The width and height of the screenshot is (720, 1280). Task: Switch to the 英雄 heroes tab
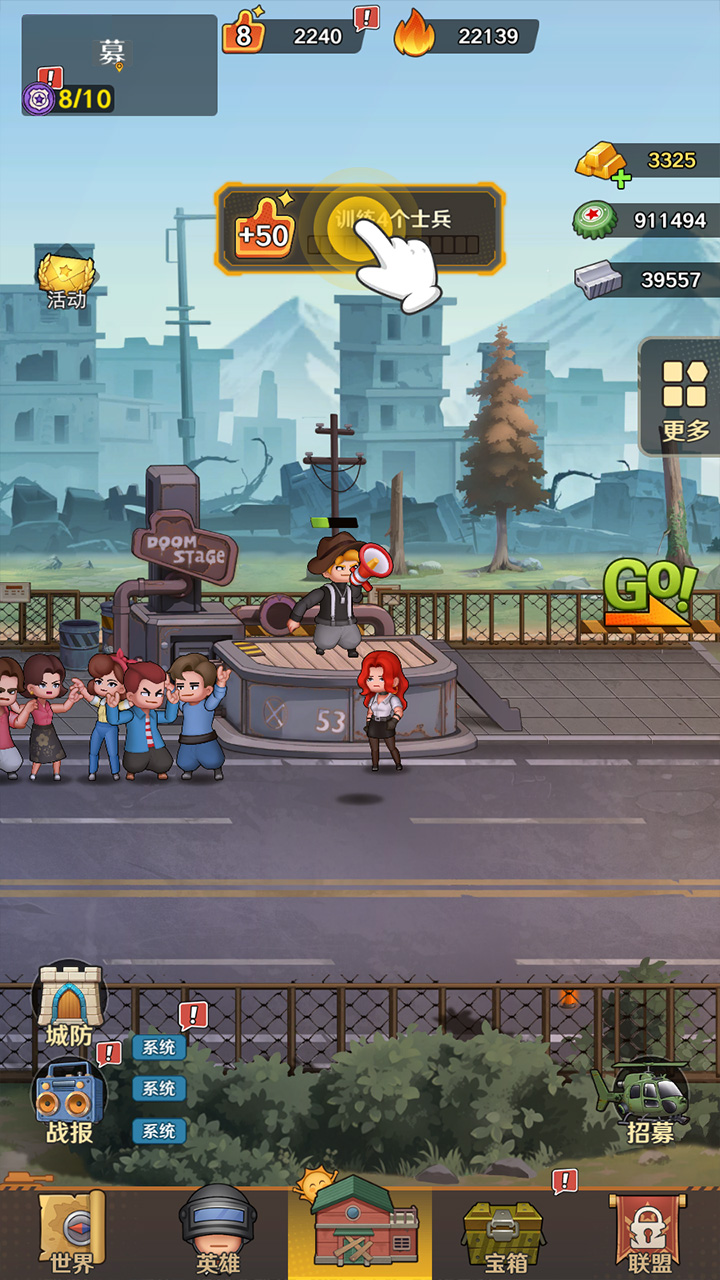click(x=217, y=1232)
